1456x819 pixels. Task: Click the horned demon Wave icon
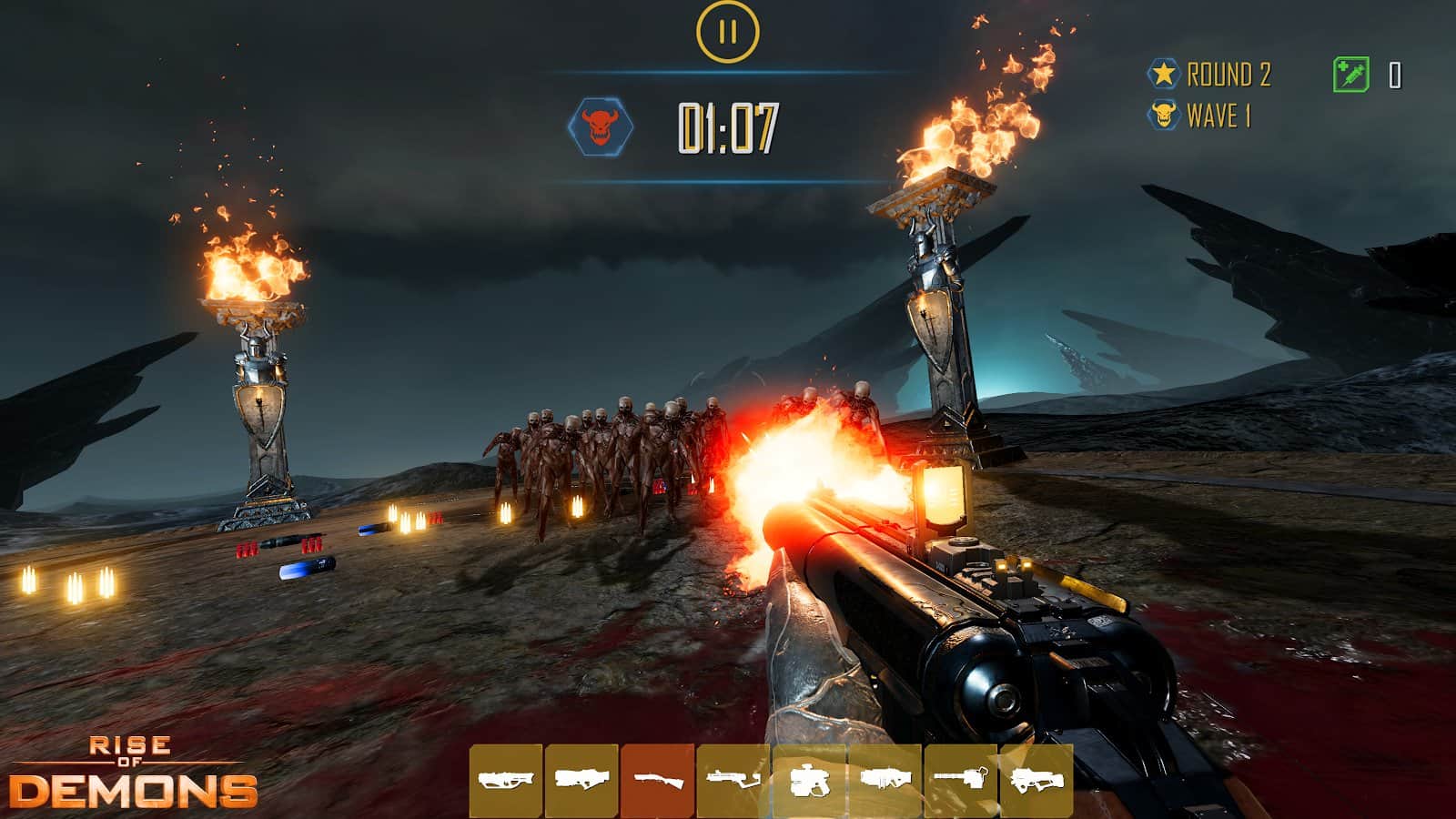(x=1164, y=115)
